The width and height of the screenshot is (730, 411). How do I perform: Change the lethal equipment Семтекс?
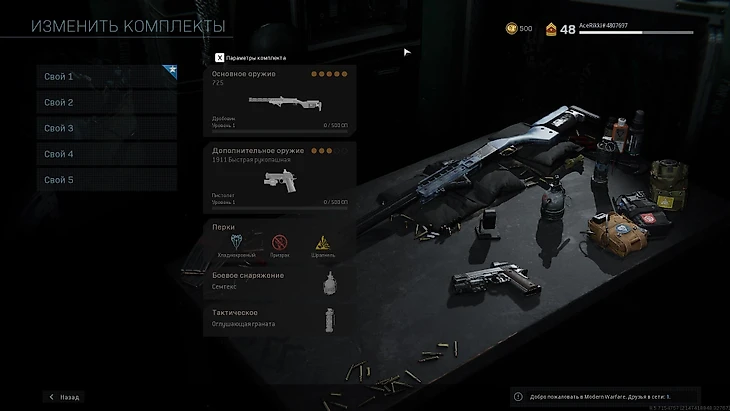(280, 281)
